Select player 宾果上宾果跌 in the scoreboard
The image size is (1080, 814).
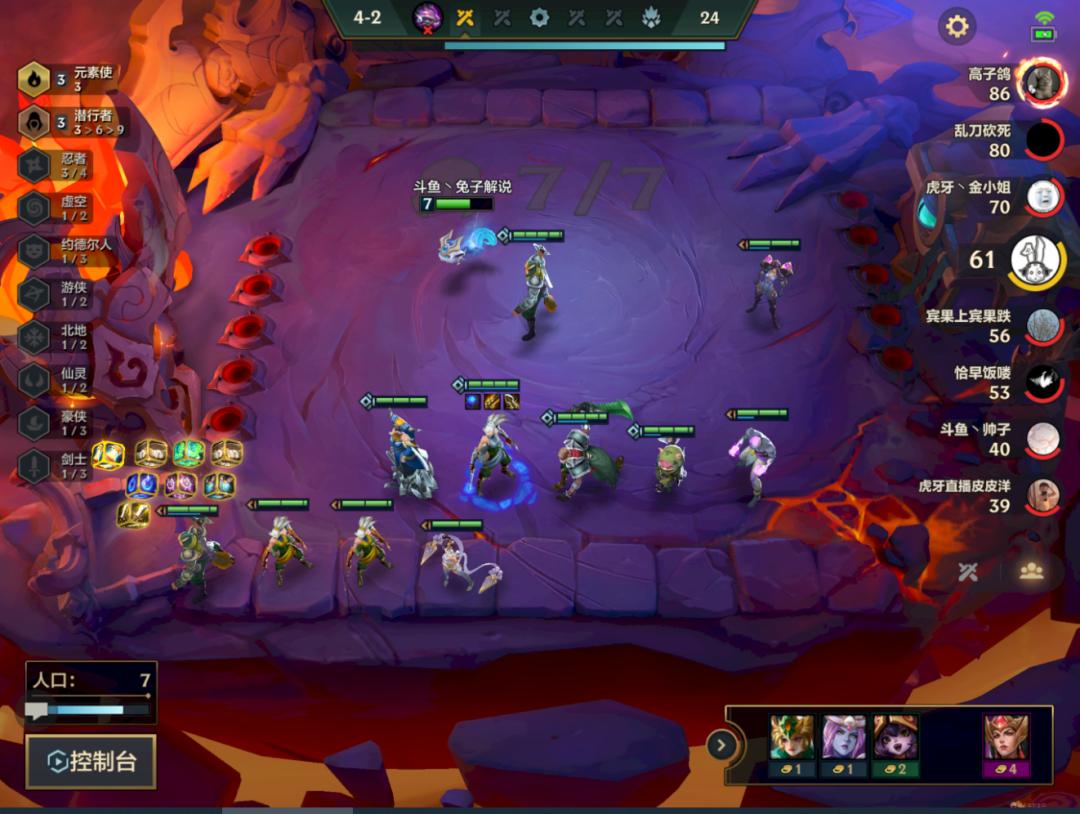1043,326
